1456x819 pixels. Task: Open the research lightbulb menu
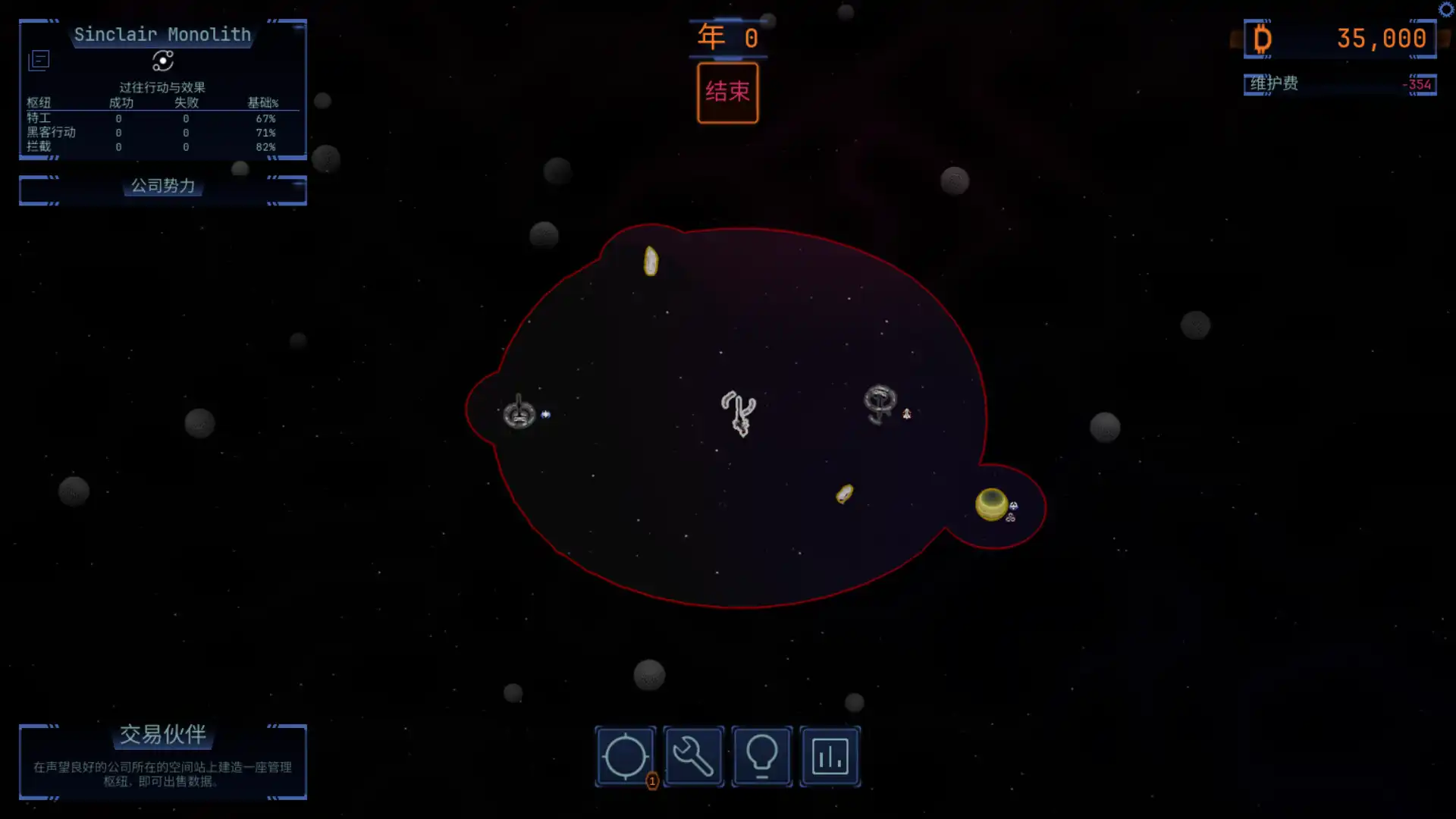[x=761, y=756]
